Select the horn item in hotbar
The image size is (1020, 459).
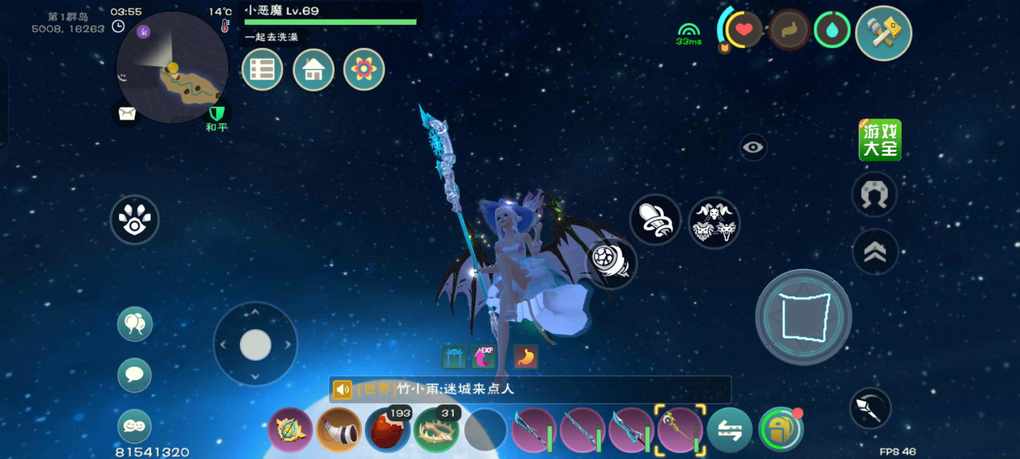click(339, 430)
